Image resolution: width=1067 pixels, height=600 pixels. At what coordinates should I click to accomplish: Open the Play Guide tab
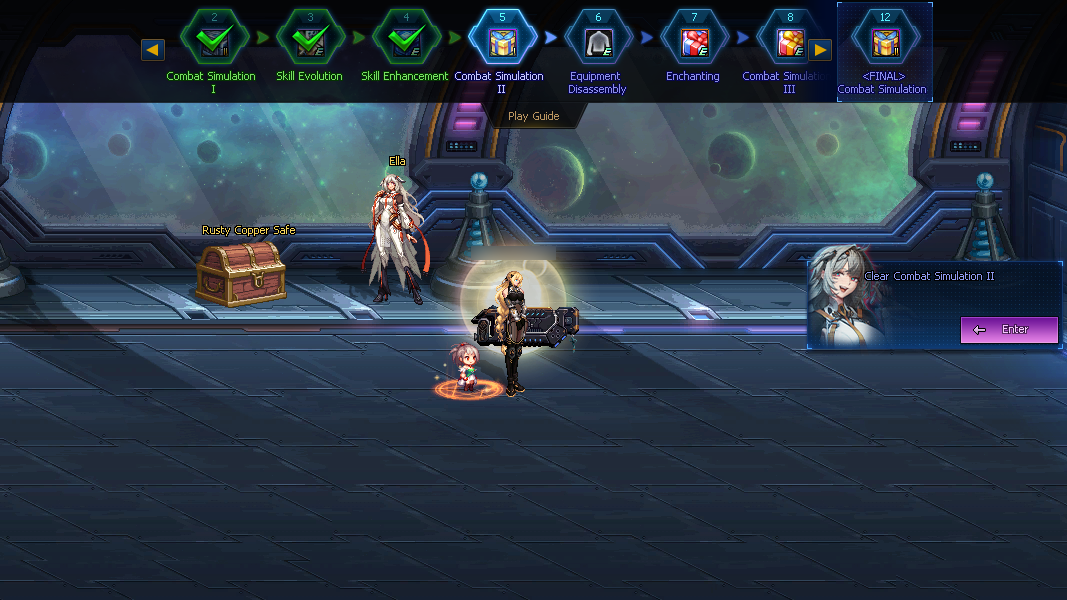pos(533,116)
